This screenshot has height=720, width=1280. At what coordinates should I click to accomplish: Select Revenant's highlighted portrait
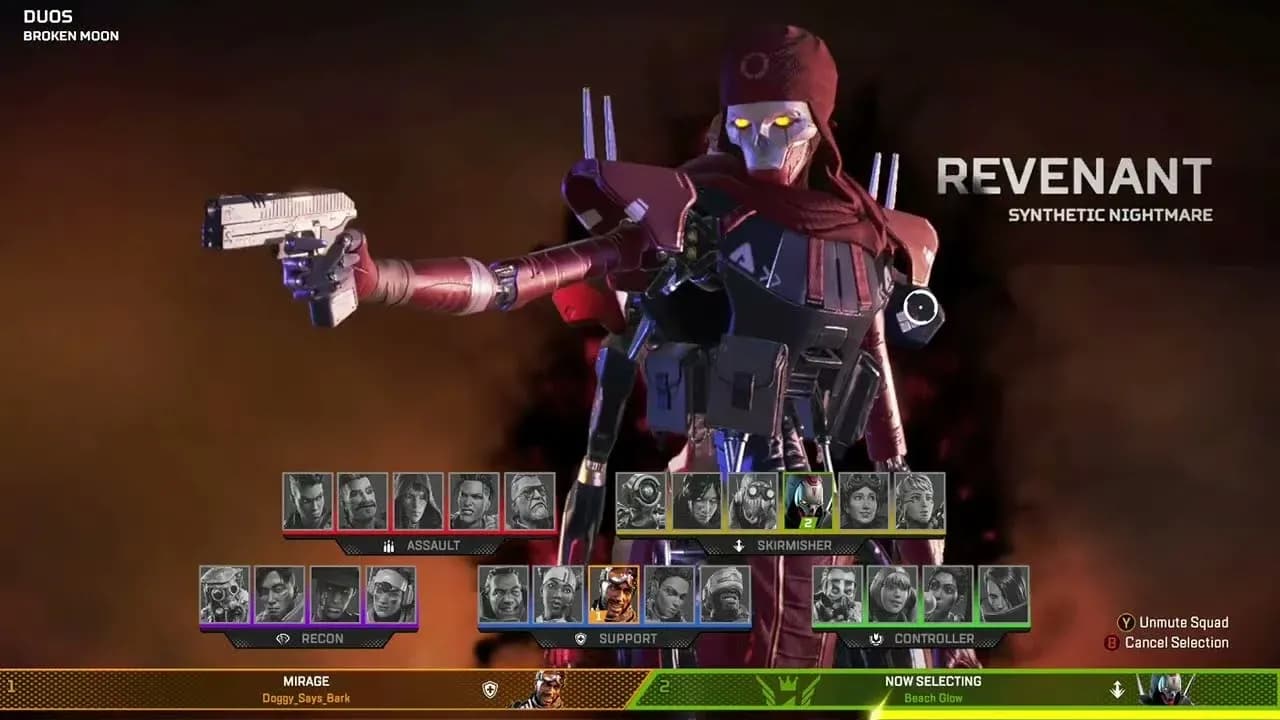[806, 501]
